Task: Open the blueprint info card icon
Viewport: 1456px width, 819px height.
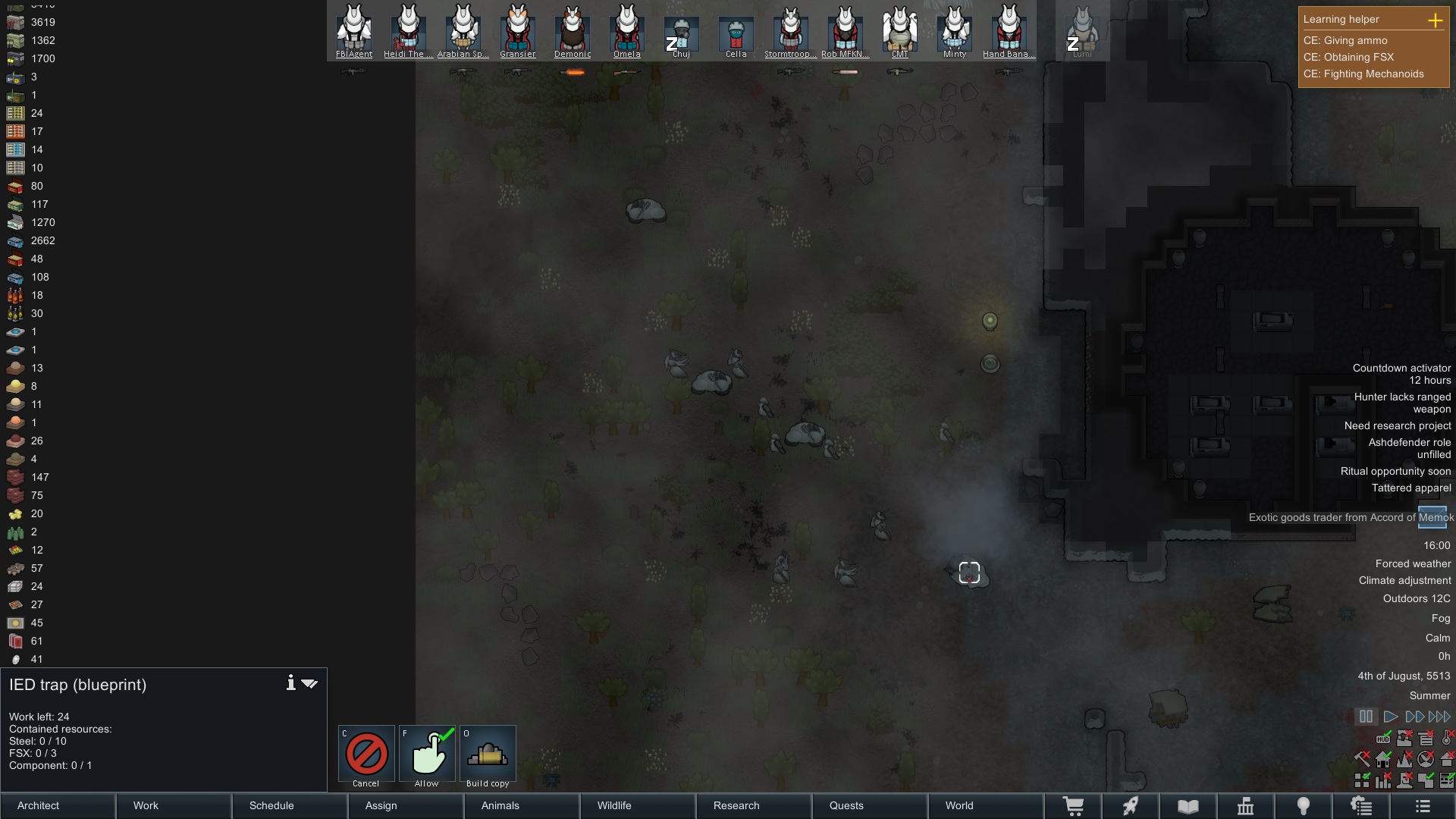Action: tap(290, 683)
